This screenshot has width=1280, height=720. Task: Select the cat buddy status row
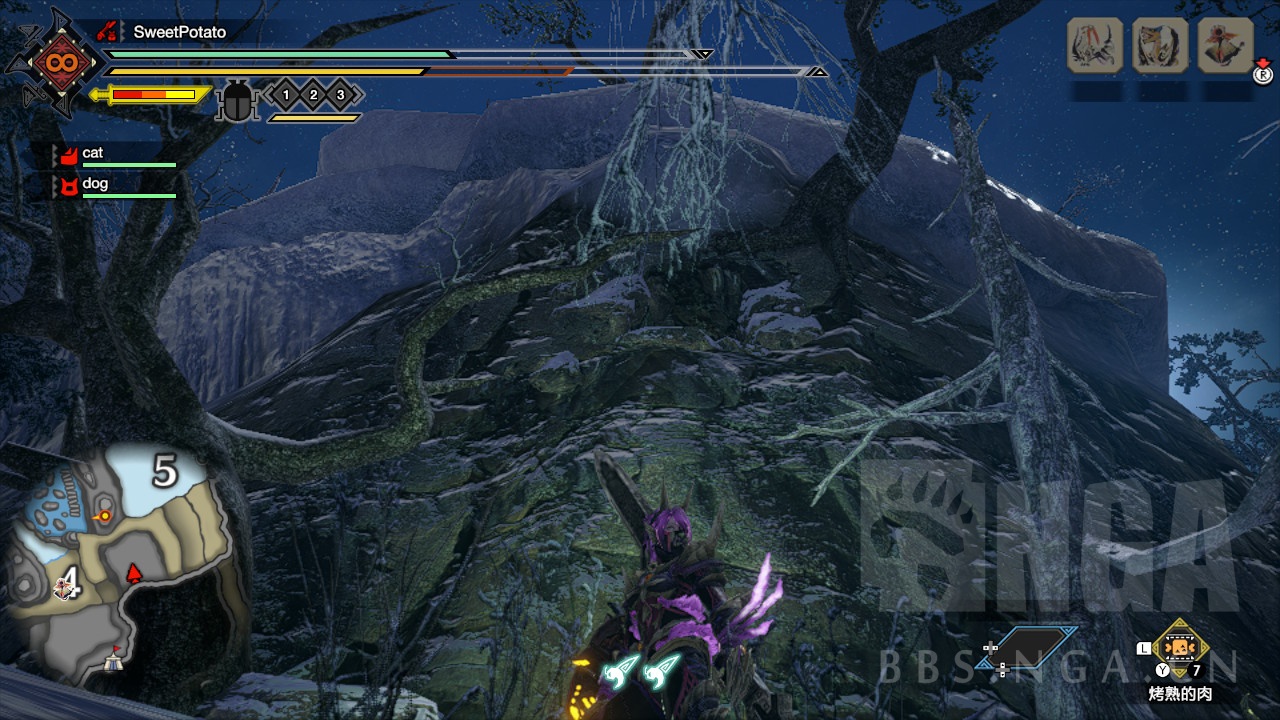point(115,154)
